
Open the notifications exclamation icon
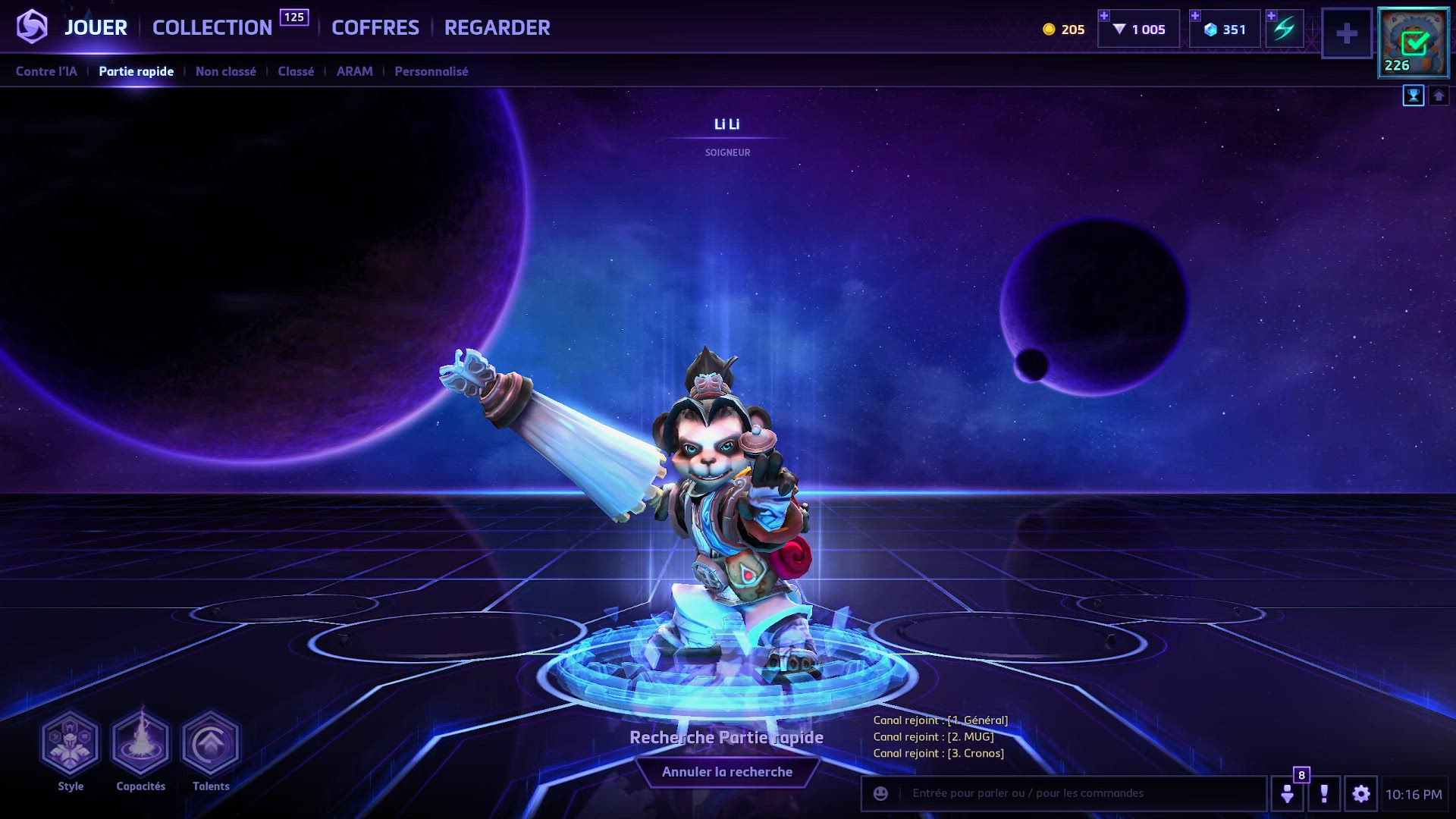pyautogui.click(x=1325, y=795)
